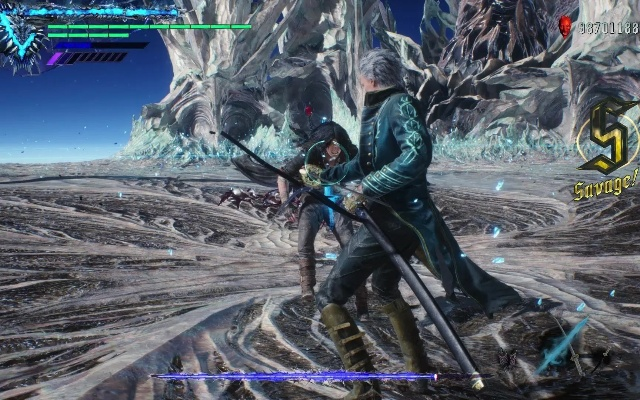Click the golden S Savage style rank badge
640x400 pixels.
tap(607, 138)
